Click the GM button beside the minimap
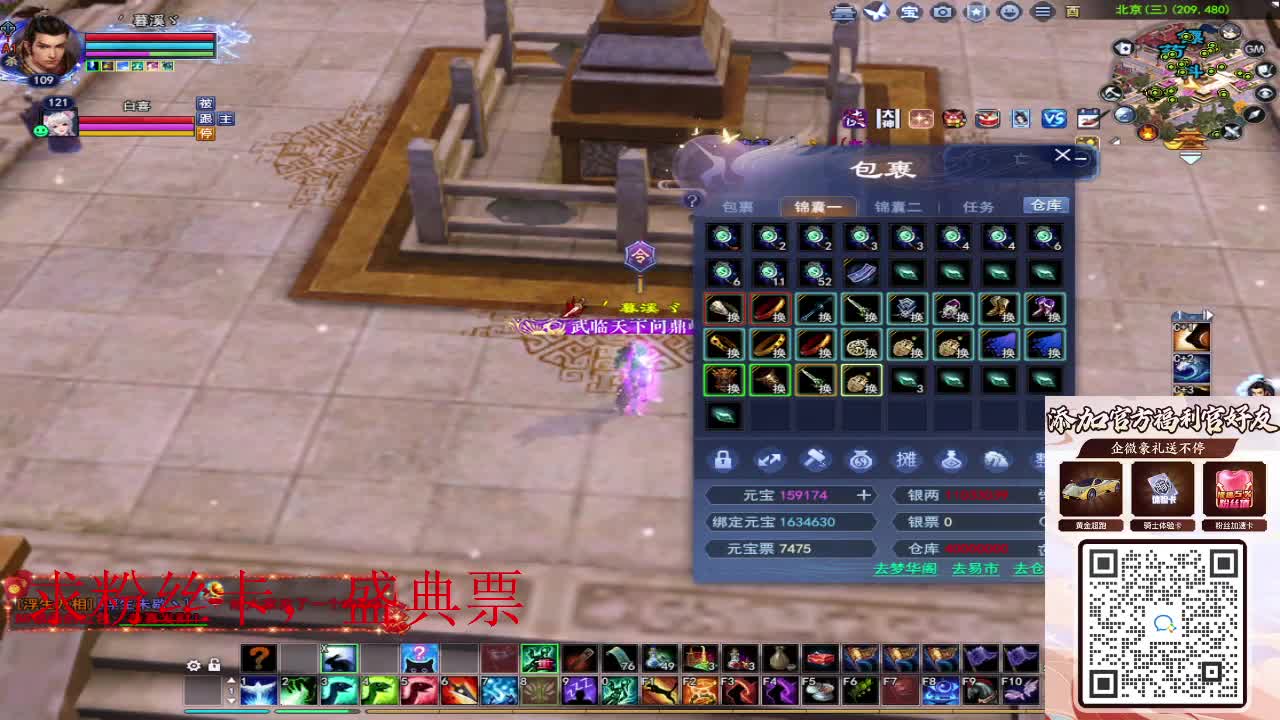This screenshot has height=720, width=1280. 1254,48
